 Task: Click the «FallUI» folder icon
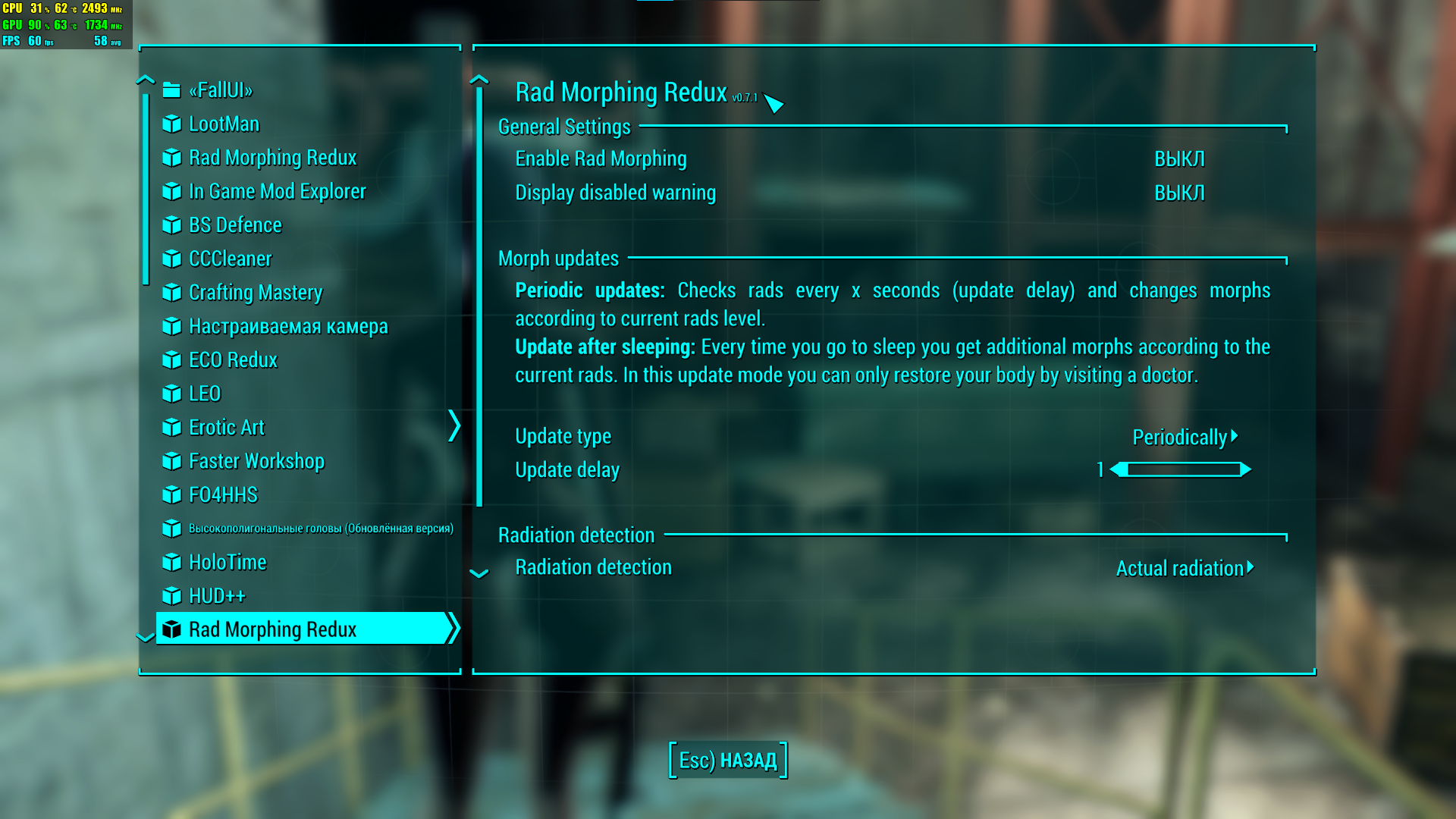(x=171, y=90)
